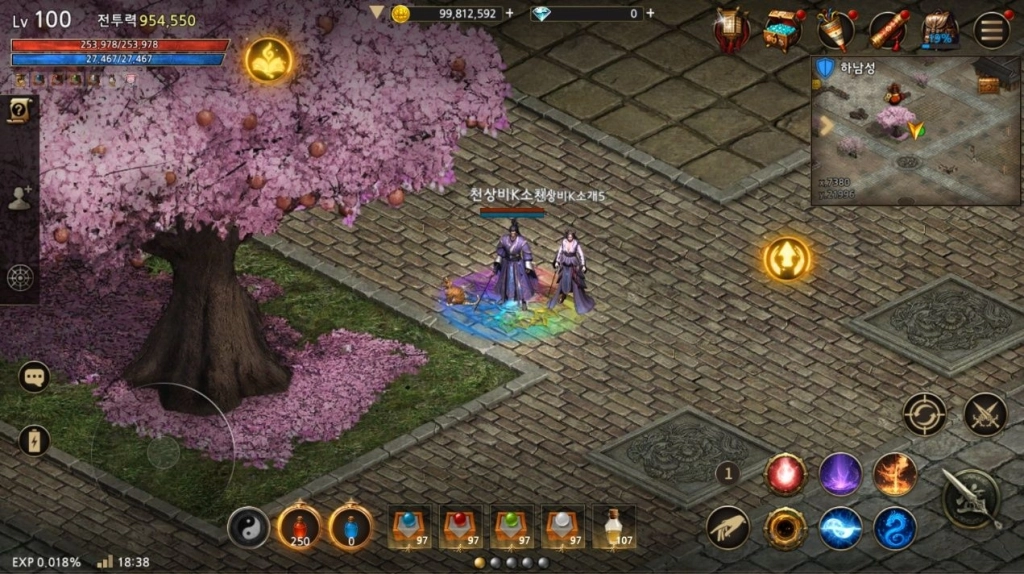This screenshot has width=1024, height=574.
Task: Perform the basic sword attack
Action: click(971, 499)
